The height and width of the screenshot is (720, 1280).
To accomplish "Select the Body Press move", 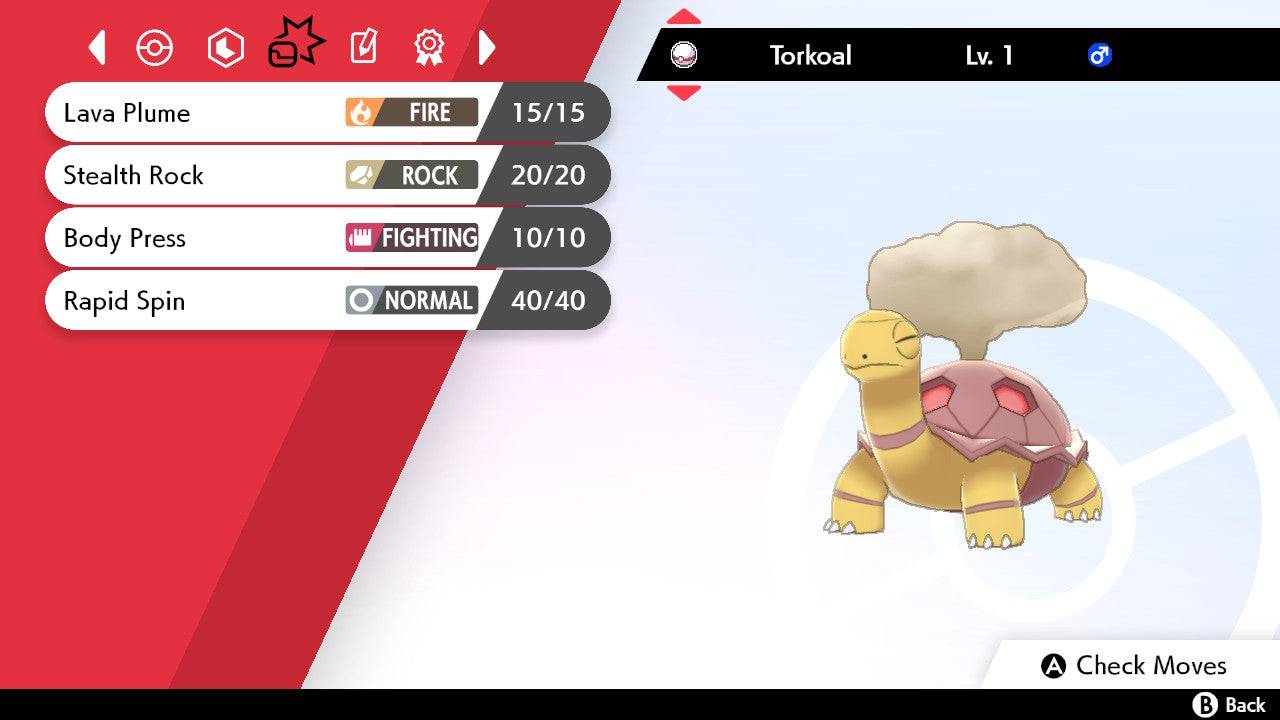I will [x=260, y=238].
